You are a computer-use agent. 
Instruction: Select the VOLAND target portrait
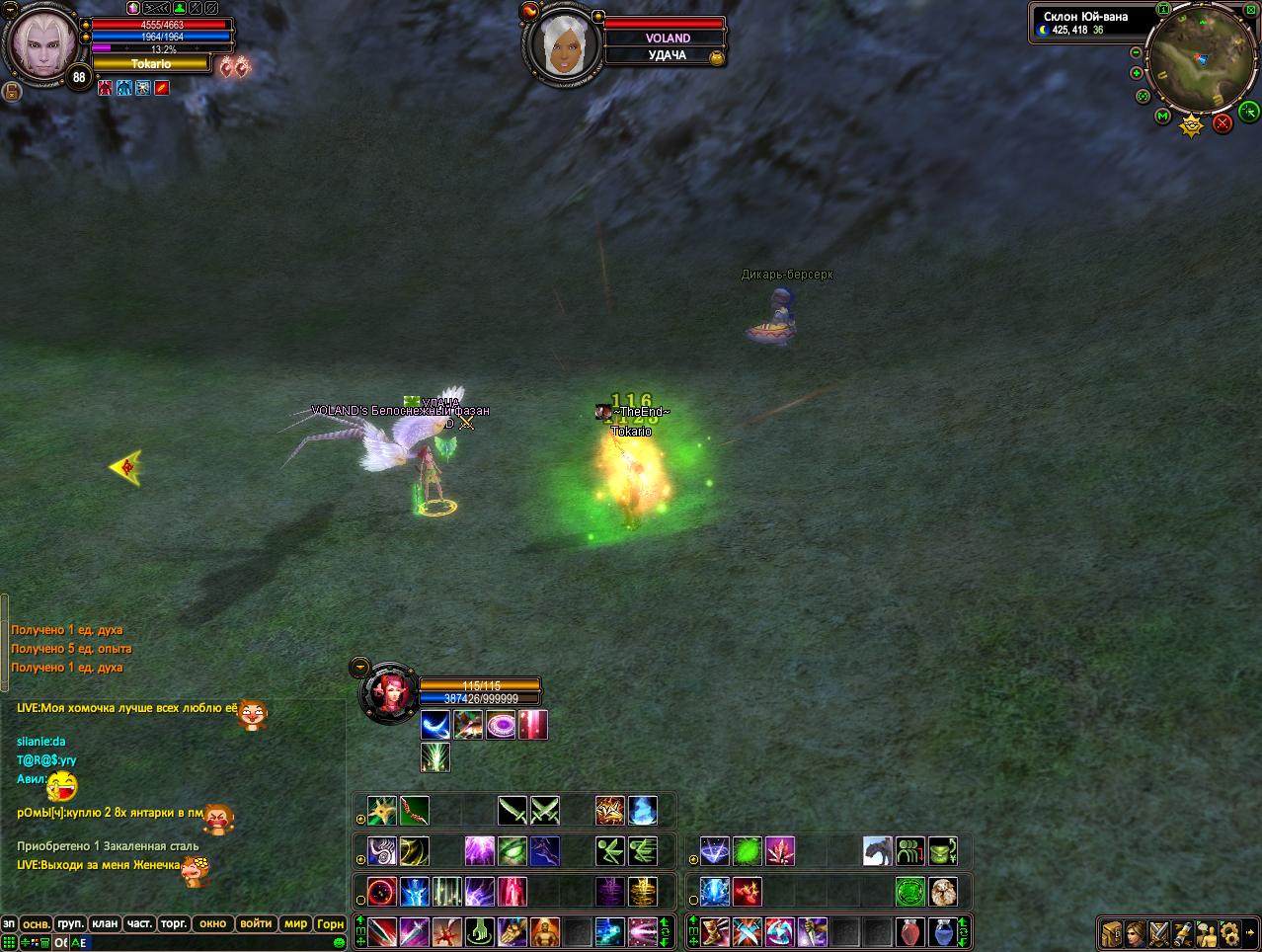pyautogui.click(x=561, y=44)
